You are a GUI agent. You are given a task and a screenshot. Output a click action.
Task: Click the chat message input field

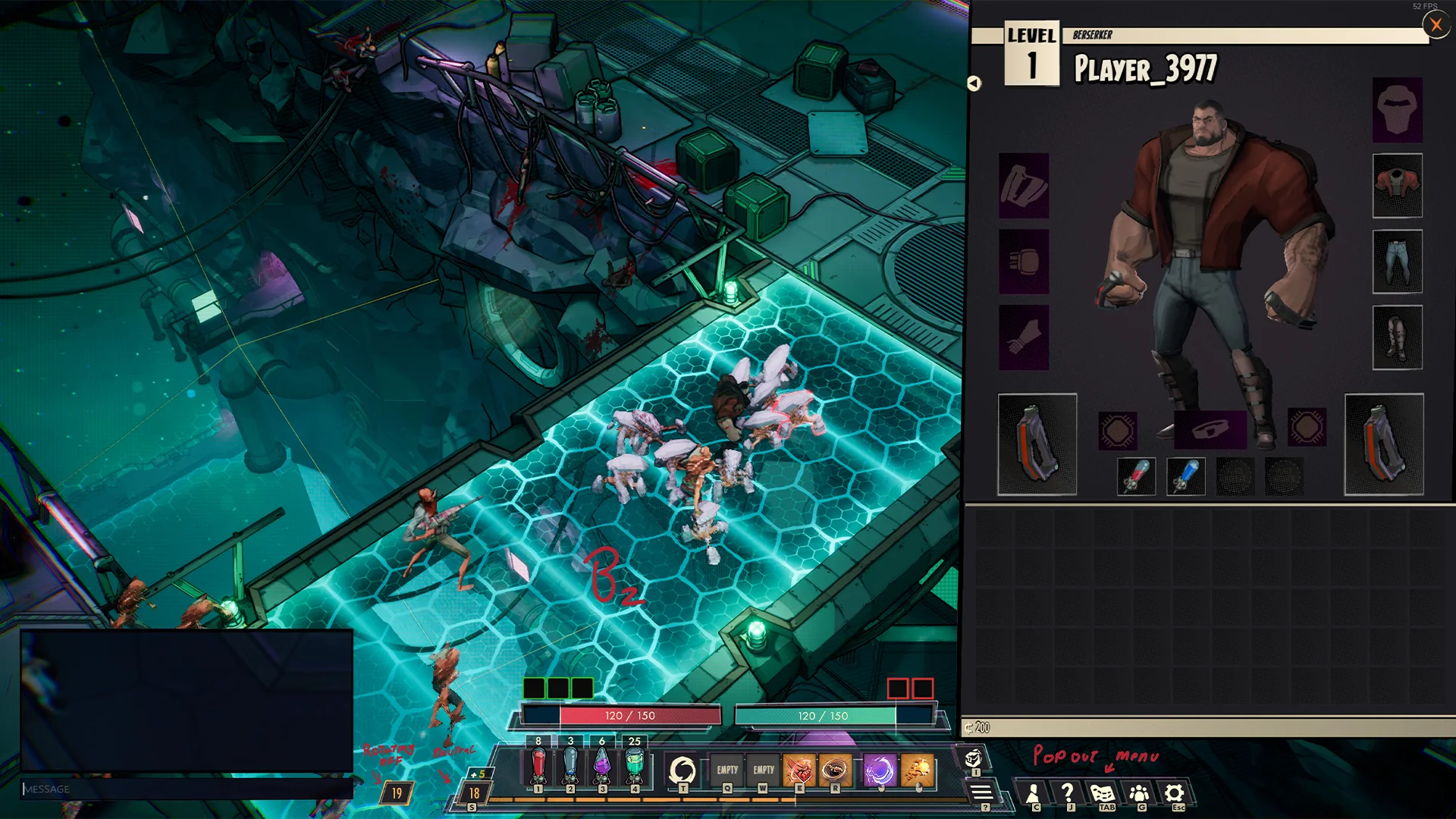[186, 789]
